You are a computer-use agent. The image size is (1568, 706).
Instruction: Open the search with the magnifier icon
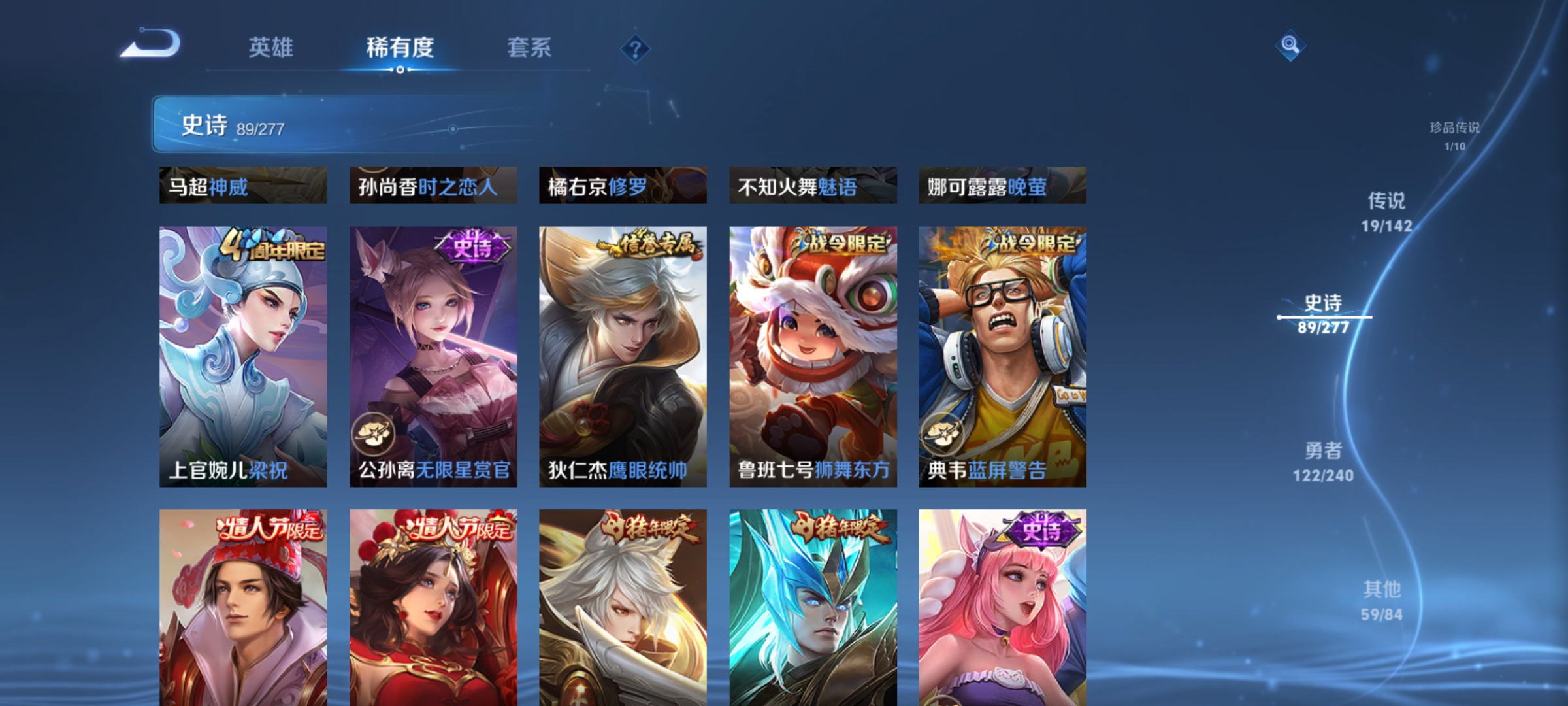[x=1290, y=46]
